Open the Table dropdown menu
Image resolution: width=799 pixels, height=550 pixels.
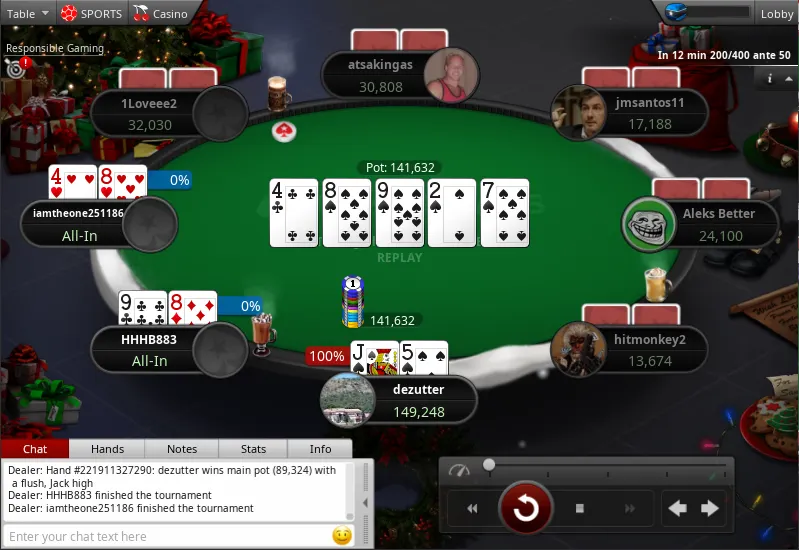click(28, 13)
